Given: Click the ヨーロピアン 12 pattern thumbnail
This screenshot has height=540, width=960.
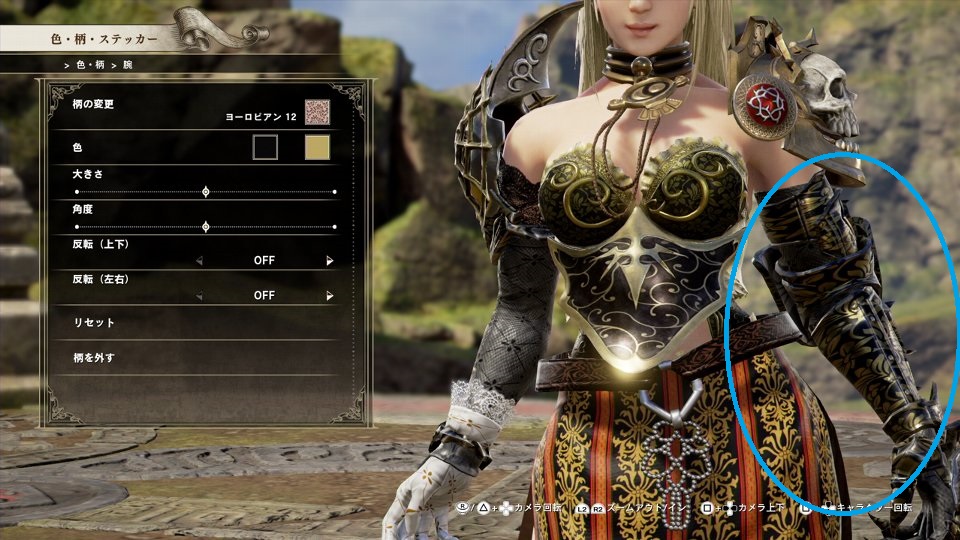Looking at the screenshot, I should [x=317, y=112].
